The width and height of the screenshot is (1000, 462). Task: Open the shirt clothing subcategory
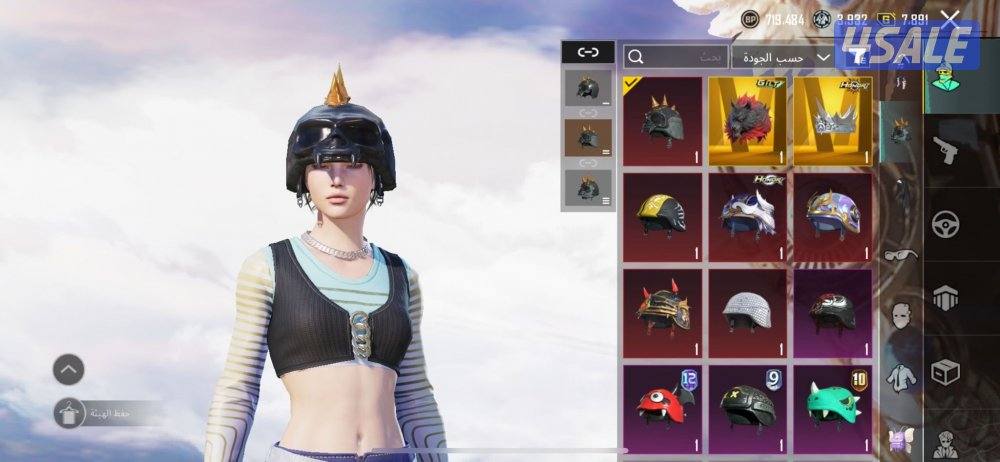[901, 378]
